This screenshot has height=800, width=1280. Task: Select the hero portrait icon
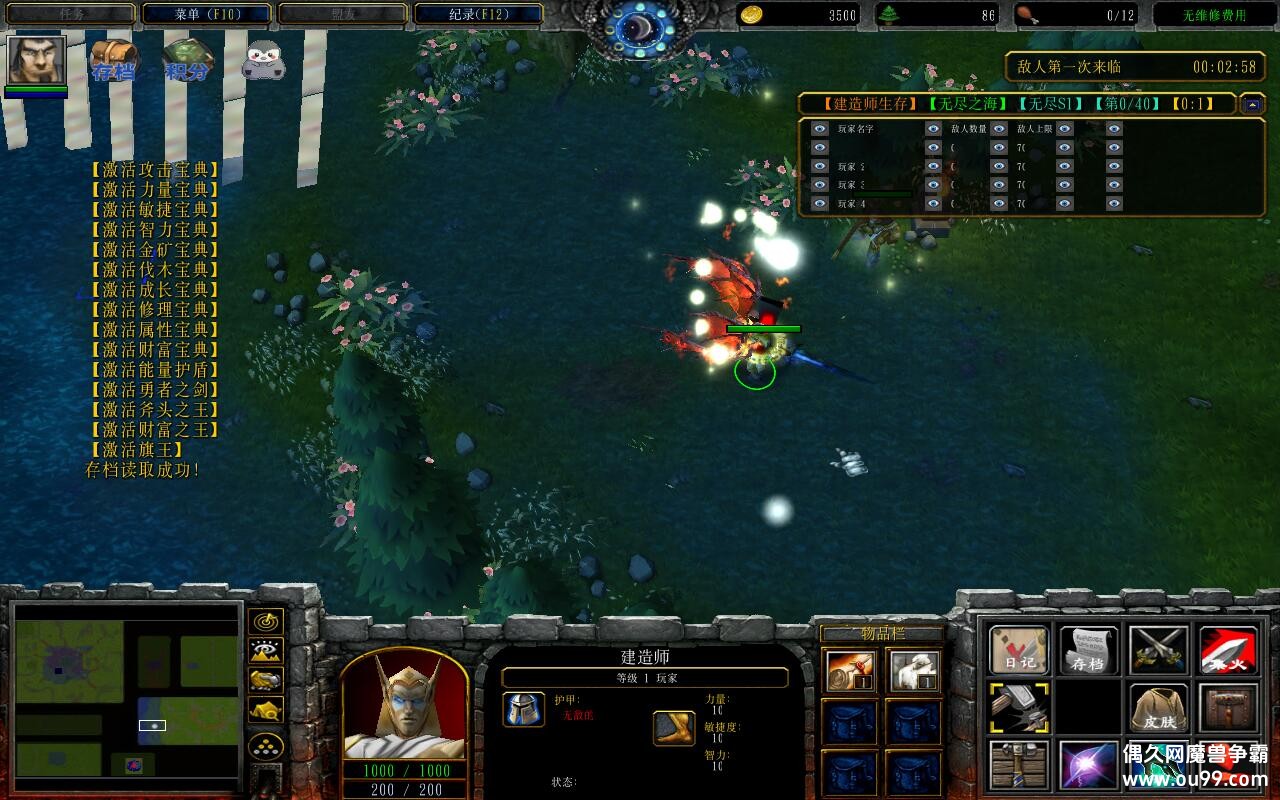36,60
